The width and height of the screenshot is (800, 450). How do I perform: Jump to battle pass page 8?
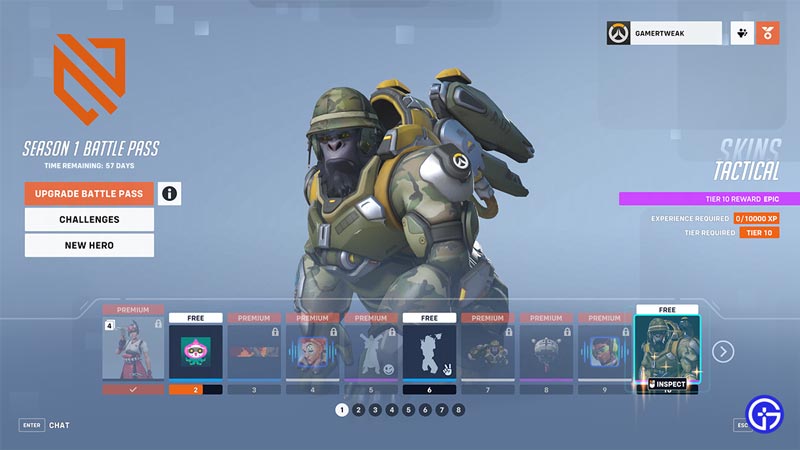click(458, 409)
